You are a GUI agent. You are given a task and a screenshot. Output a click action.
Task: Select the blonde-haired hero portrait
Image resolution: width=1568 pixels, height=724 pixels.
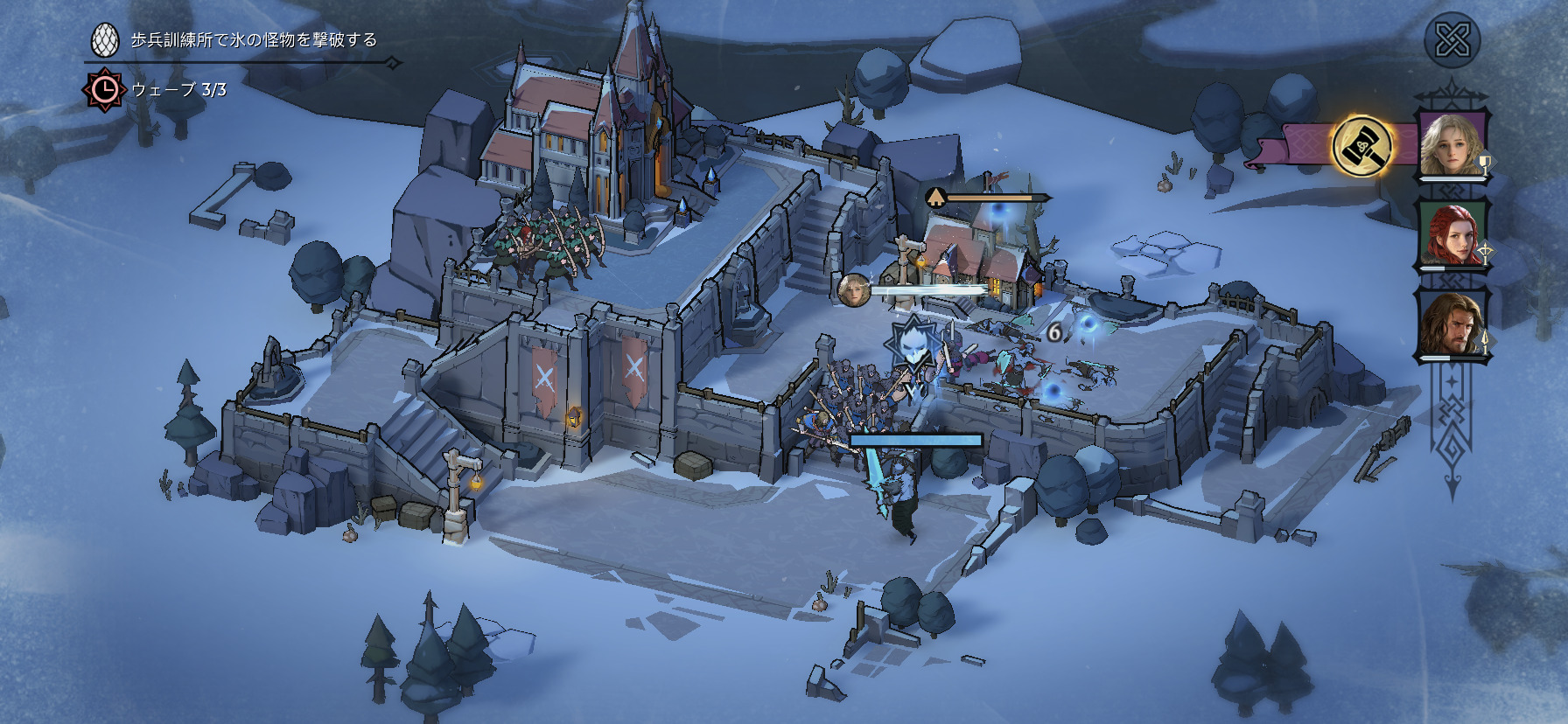tap(1452, 144)
